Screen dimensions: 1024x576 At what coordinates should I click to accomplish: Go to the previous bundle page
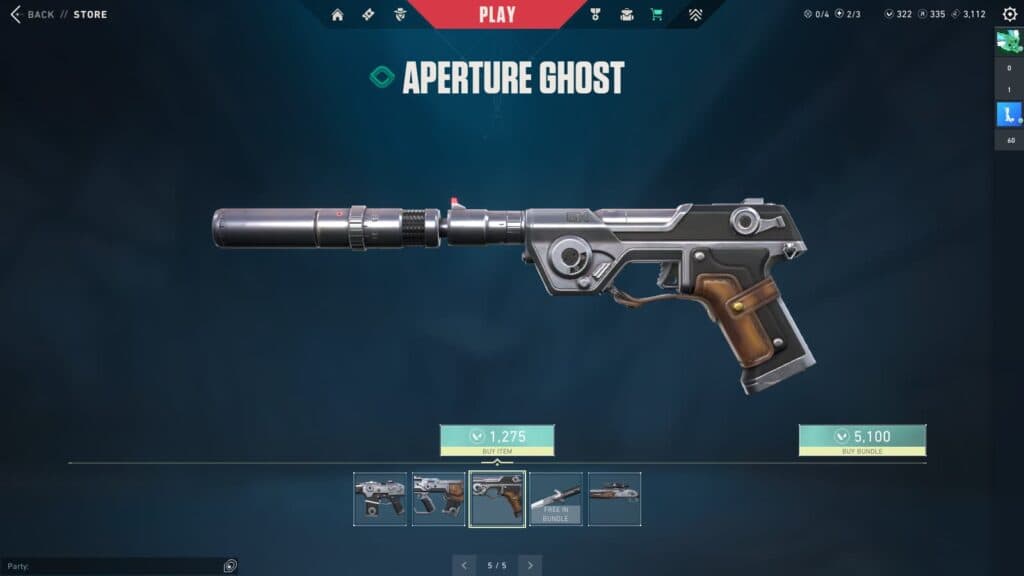pyautogui.click(x=464, y=565)
